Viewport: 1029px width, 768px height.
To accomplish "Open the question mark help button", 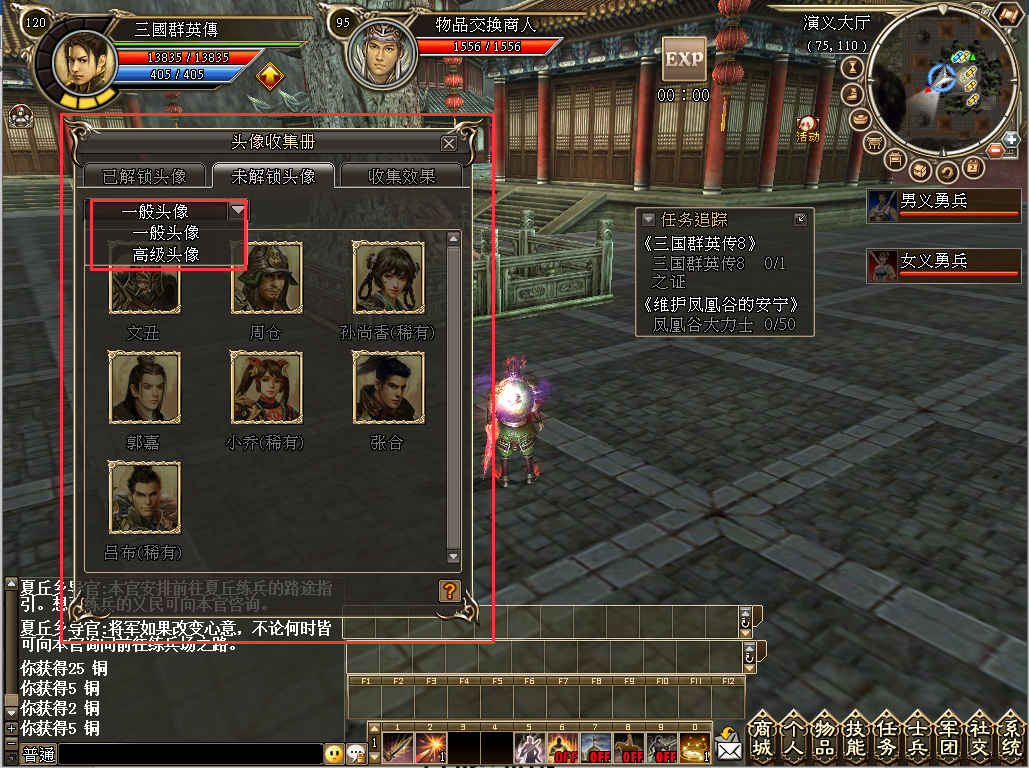I will click(x=449, y=590).
